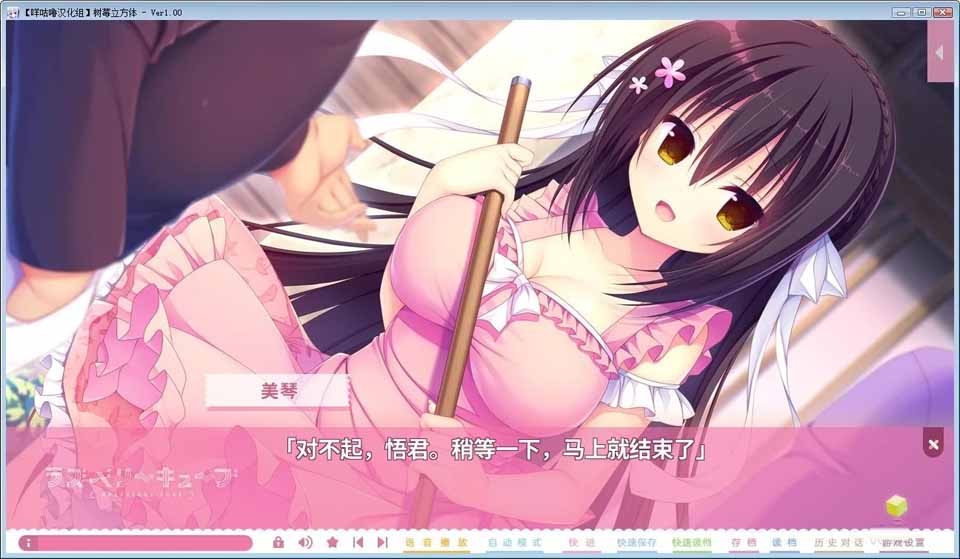Viewport: 960px width, 559px height.
Task: Click the green cube icon
Action: [896, 507]
